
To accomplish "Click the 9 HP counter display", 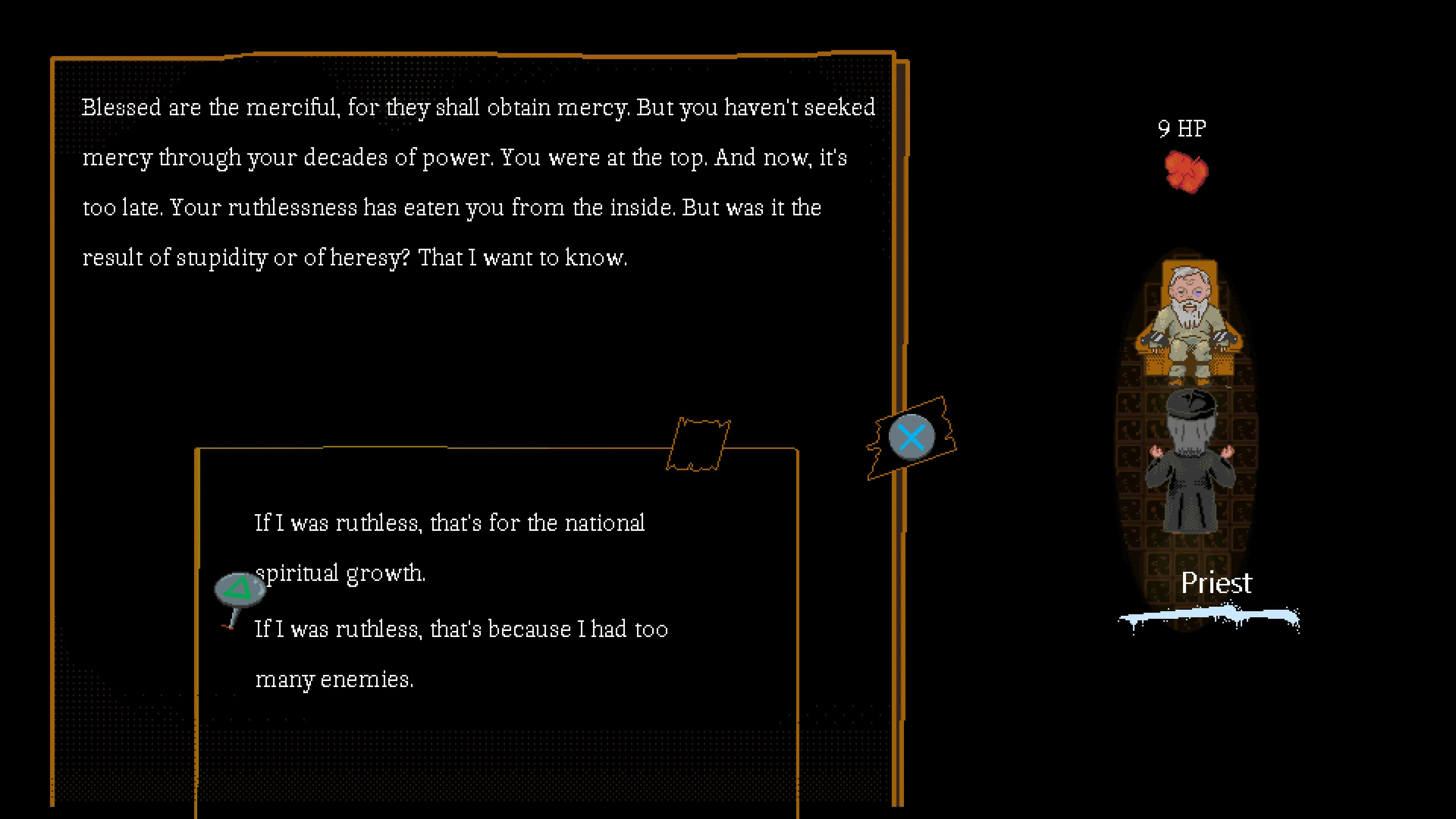I will point(1182,128).
